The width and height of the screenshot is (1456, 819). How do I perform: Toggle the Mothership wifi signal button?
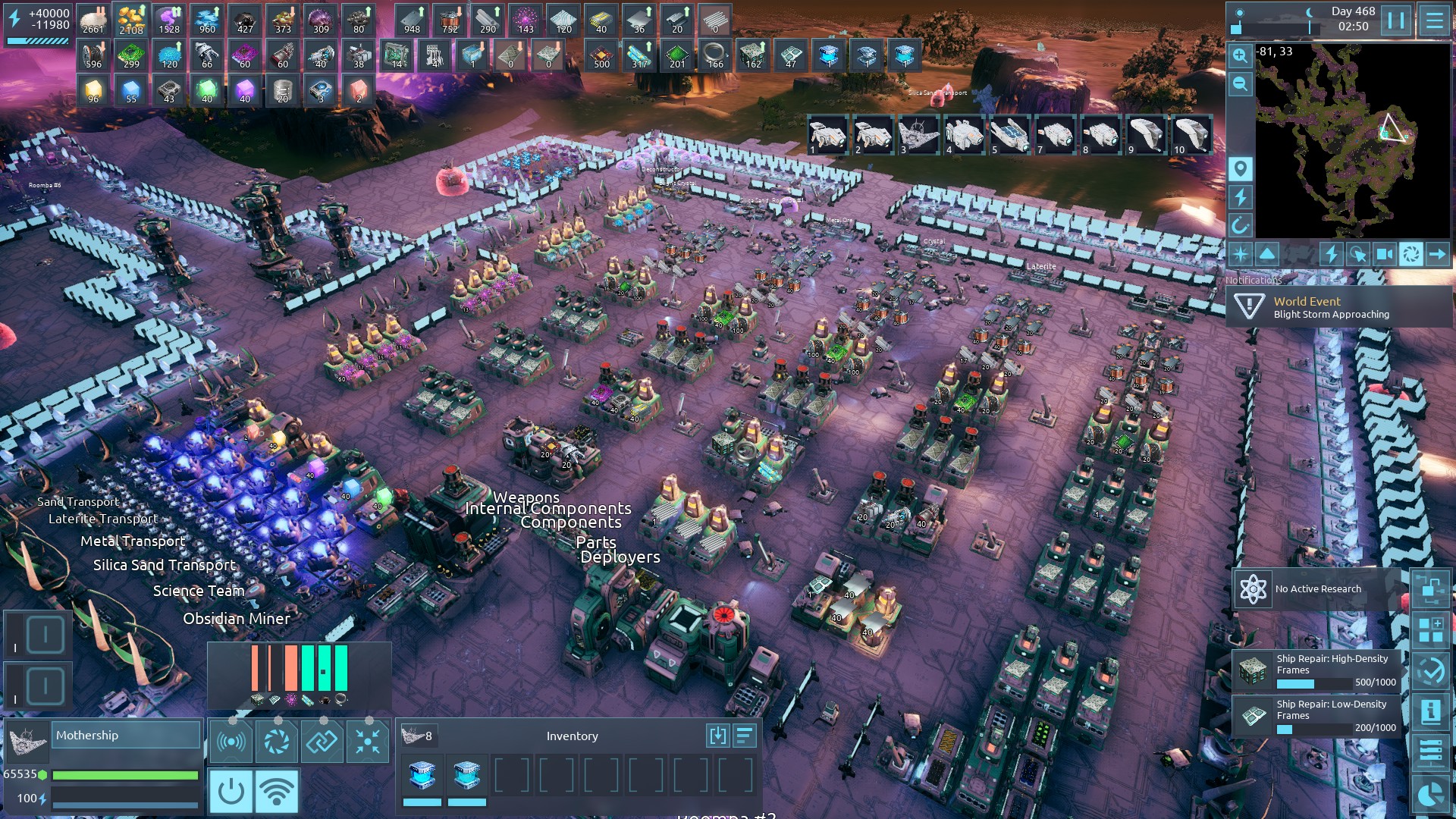coord(277,791)
